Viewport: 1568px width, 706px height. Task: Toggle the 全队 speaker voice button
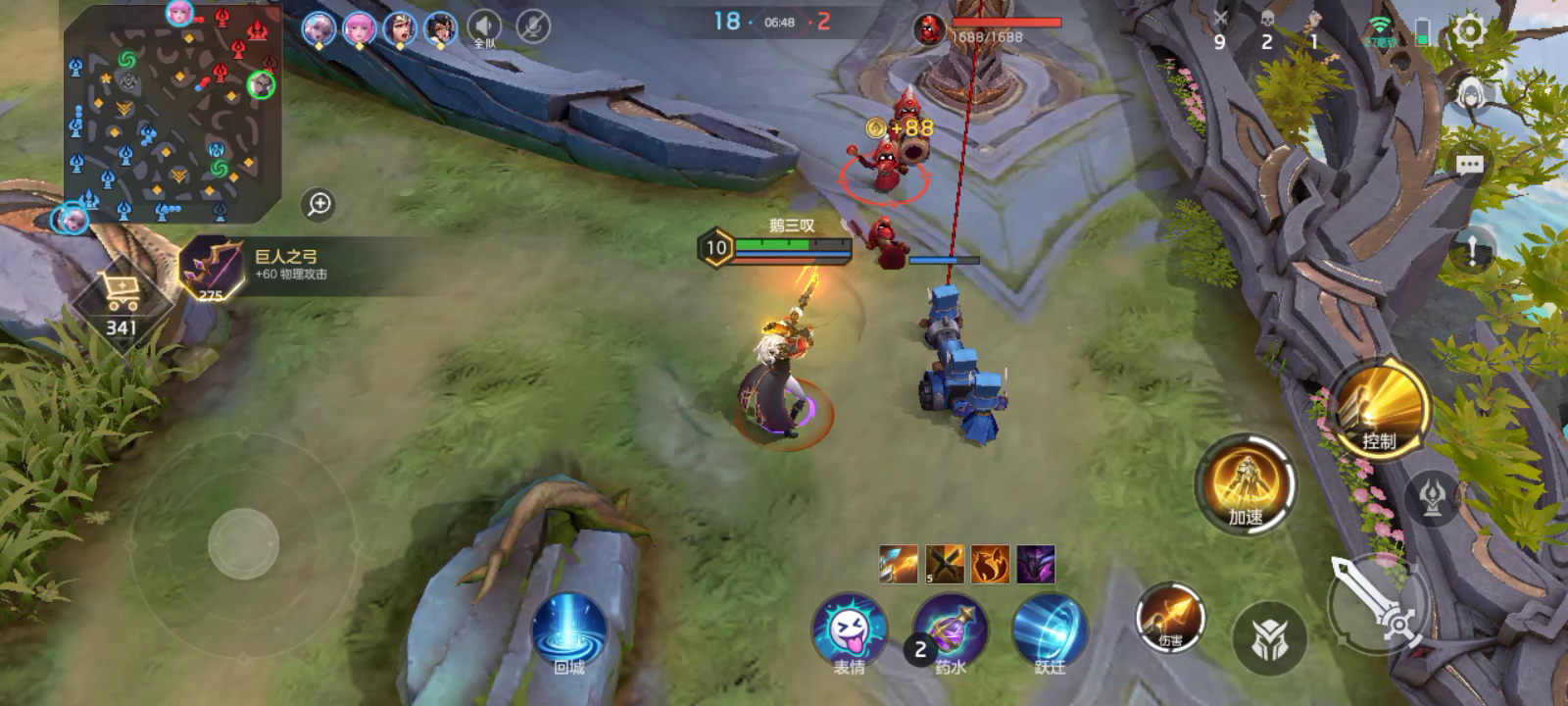(484, 27)
